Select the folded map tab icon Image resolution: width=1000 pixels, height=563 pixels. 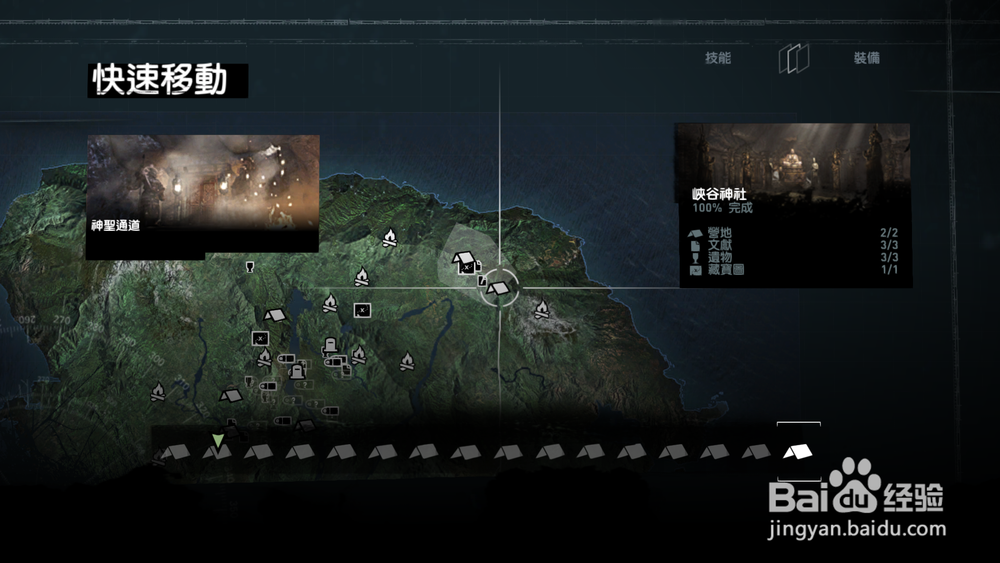pos(793,58)
